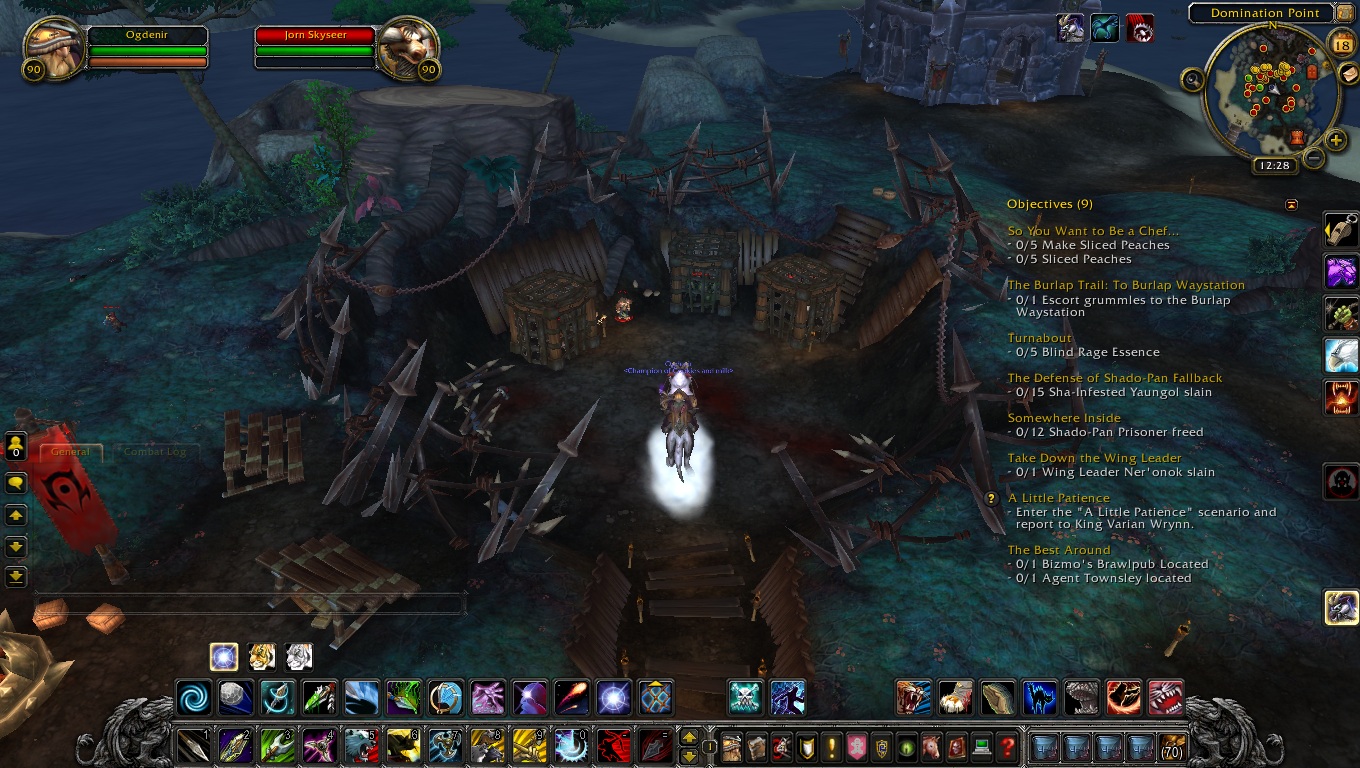Activate the black cat pet ability
The height and width of the screenshot is (768, 1360).
click(1041, 697)
